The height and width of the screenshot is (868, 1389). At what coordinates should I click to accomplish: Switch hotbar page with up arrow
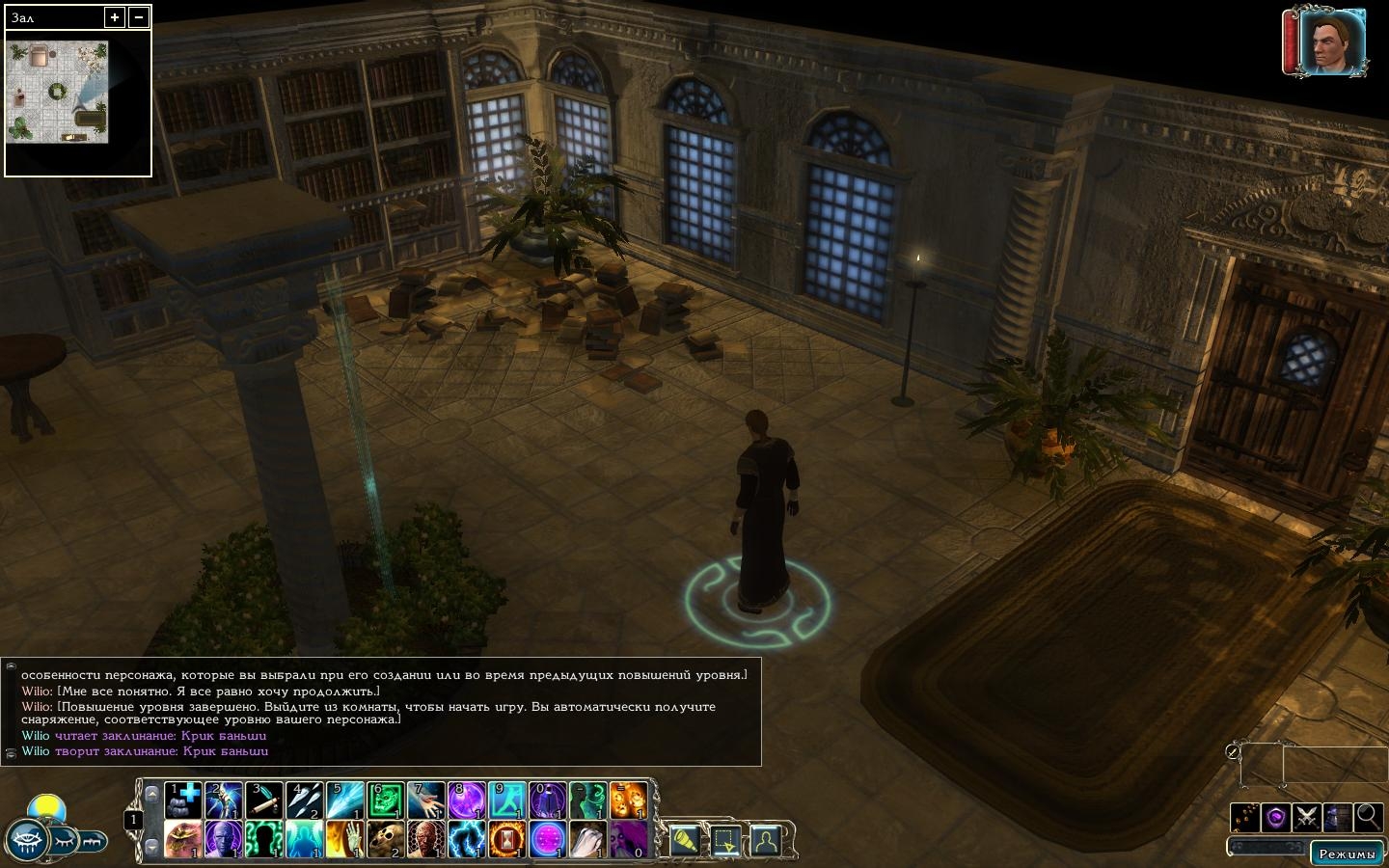tap(151, 795)
